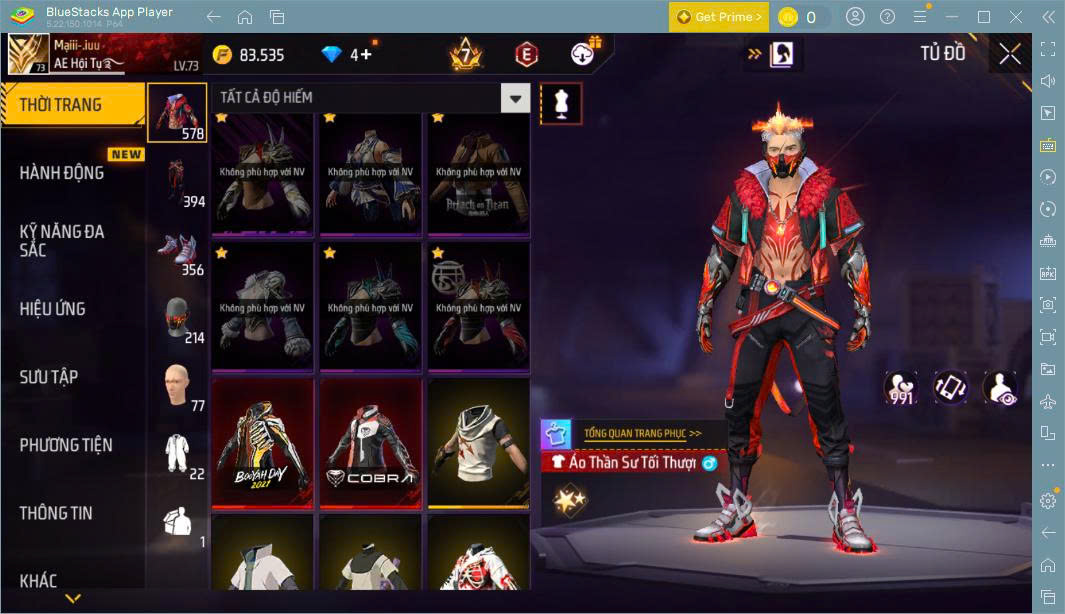This screenshot has width=1065, height=614.
Task: Choose the Cobra jacket item
Action: [x=373, y=442]
